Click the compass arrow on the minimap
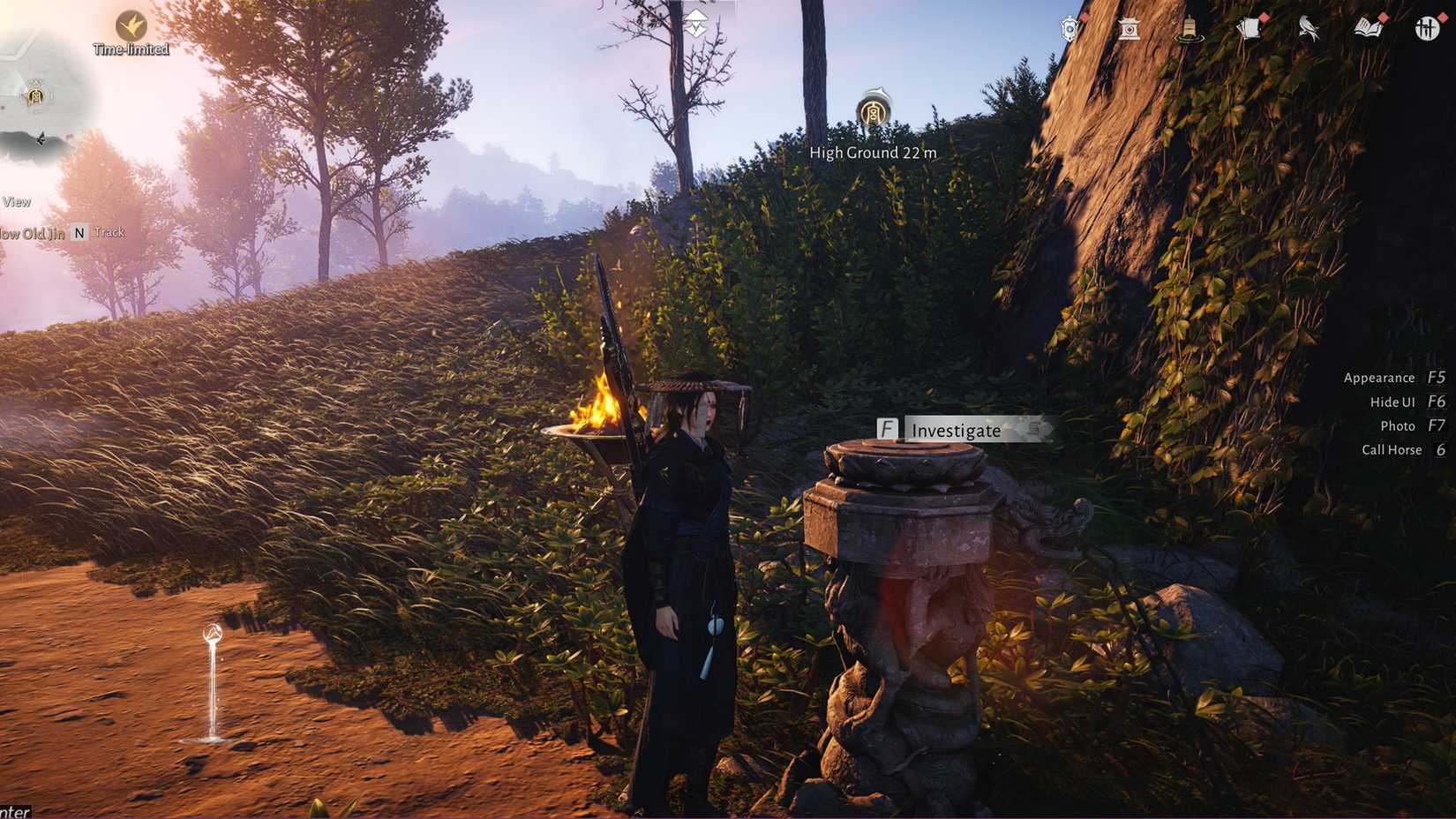The height and width of the screenshot is (819, 1456). pyautogui.click(x=41, y=138)
